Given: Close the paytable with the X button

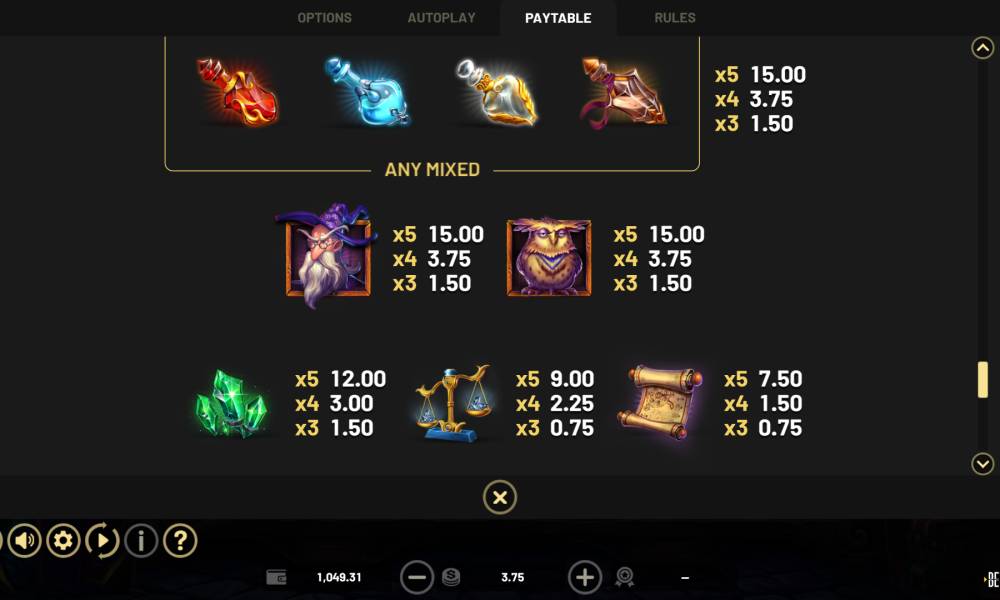Looking at the screenshot, I should tap(500, 497).
